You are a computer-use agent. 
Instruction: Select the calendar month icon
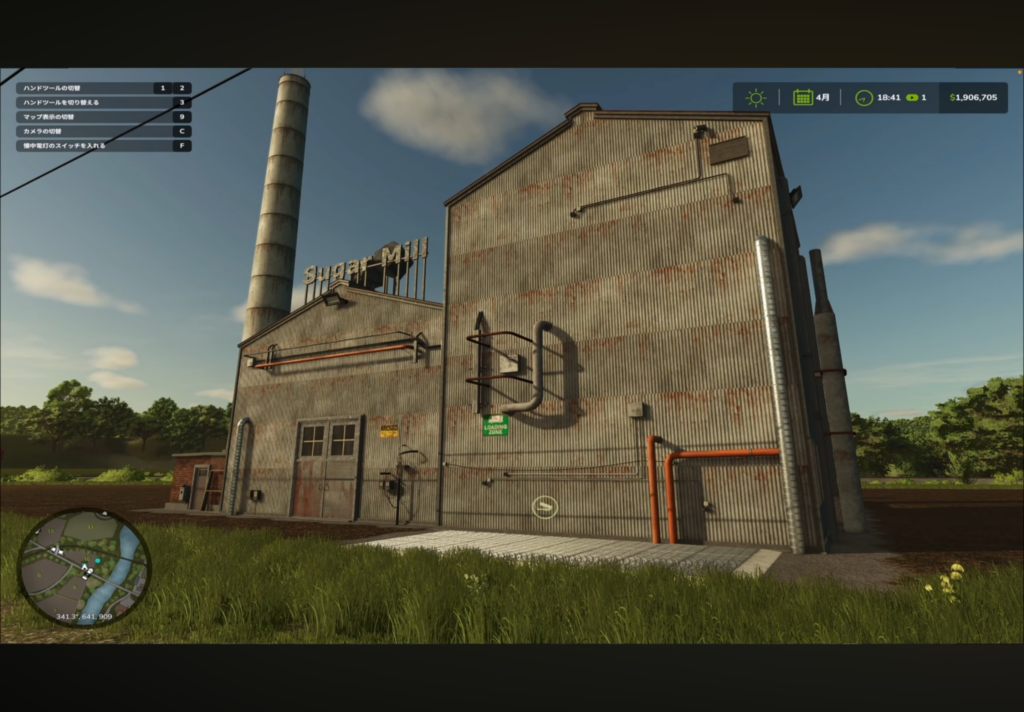(x=802, y=98)
